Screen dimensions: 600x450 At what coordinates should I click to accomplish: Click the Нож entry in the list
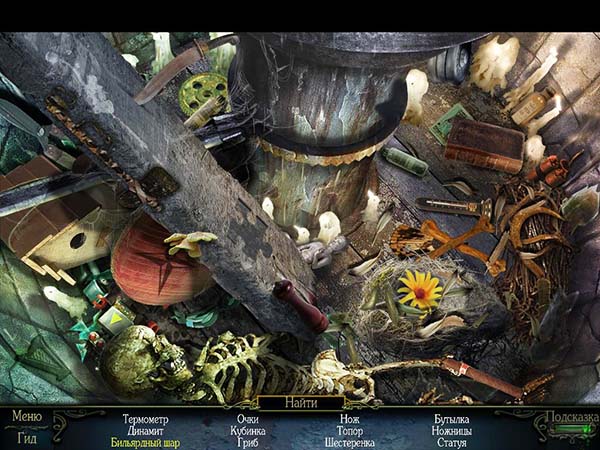point(350,419)
